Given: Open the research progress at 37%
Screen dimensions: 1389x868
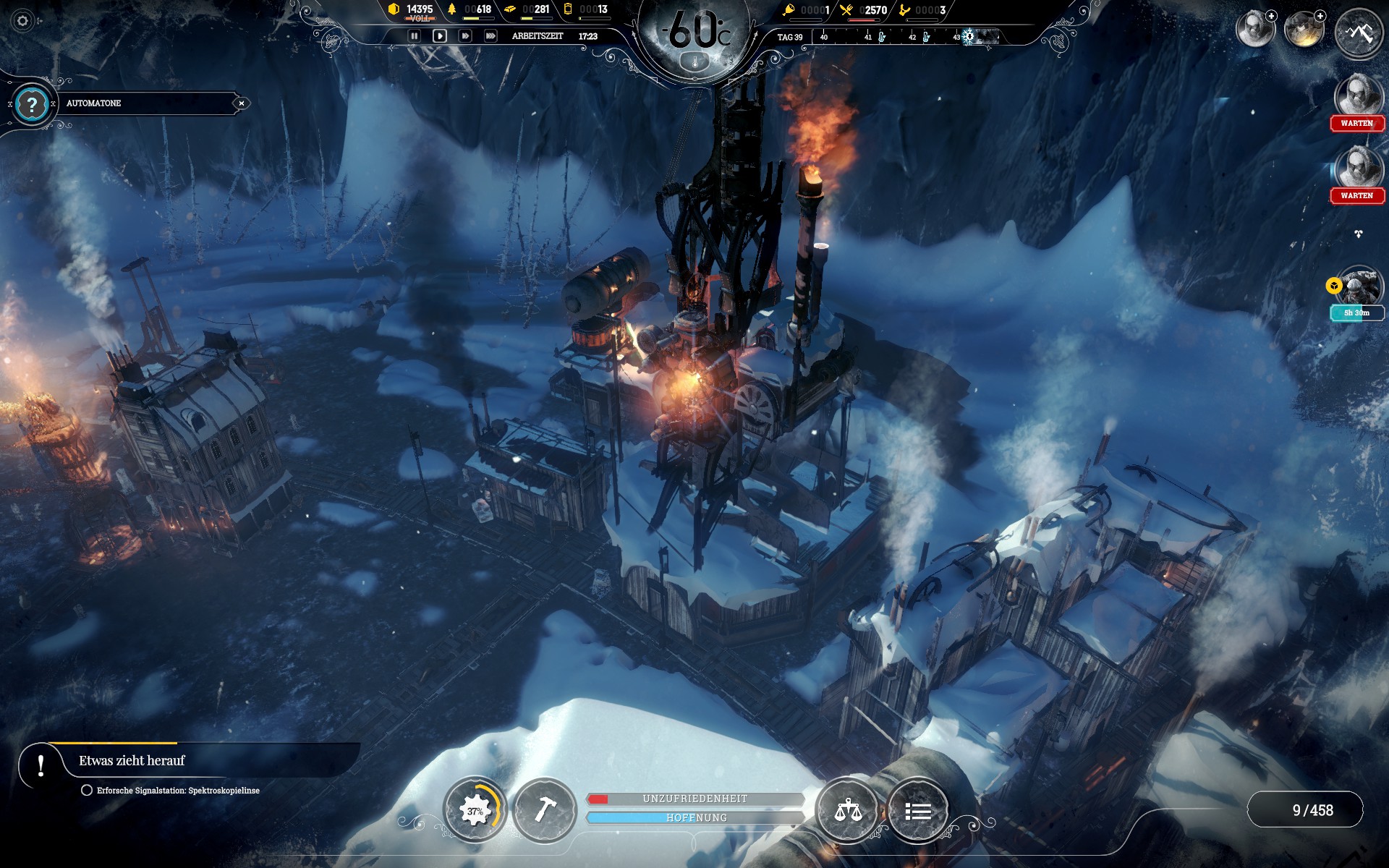Looking at the screenshot, I should (x=475, y=811).
